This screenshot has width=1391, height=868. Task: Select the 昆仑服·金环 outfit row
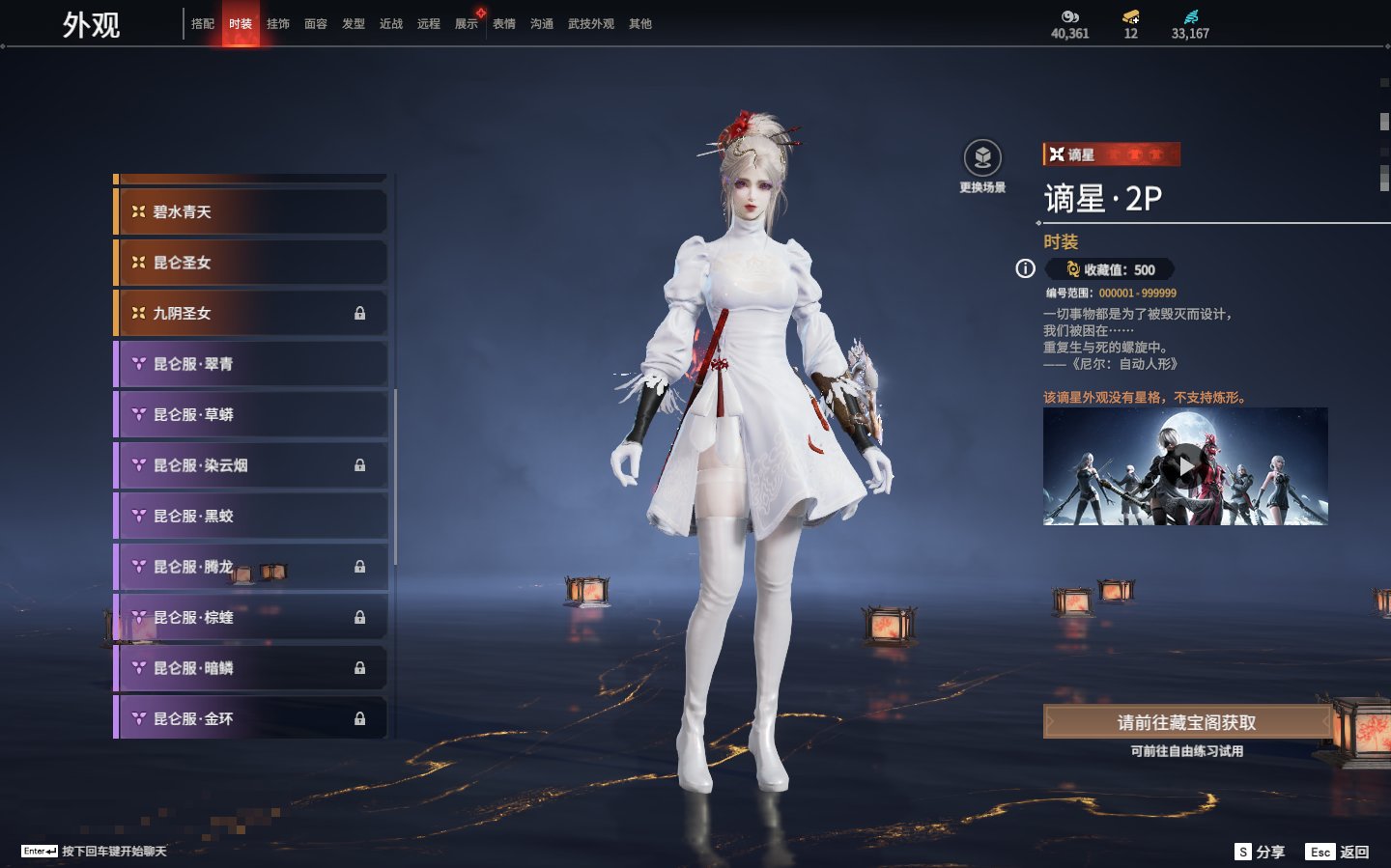(x=251, y=718)
